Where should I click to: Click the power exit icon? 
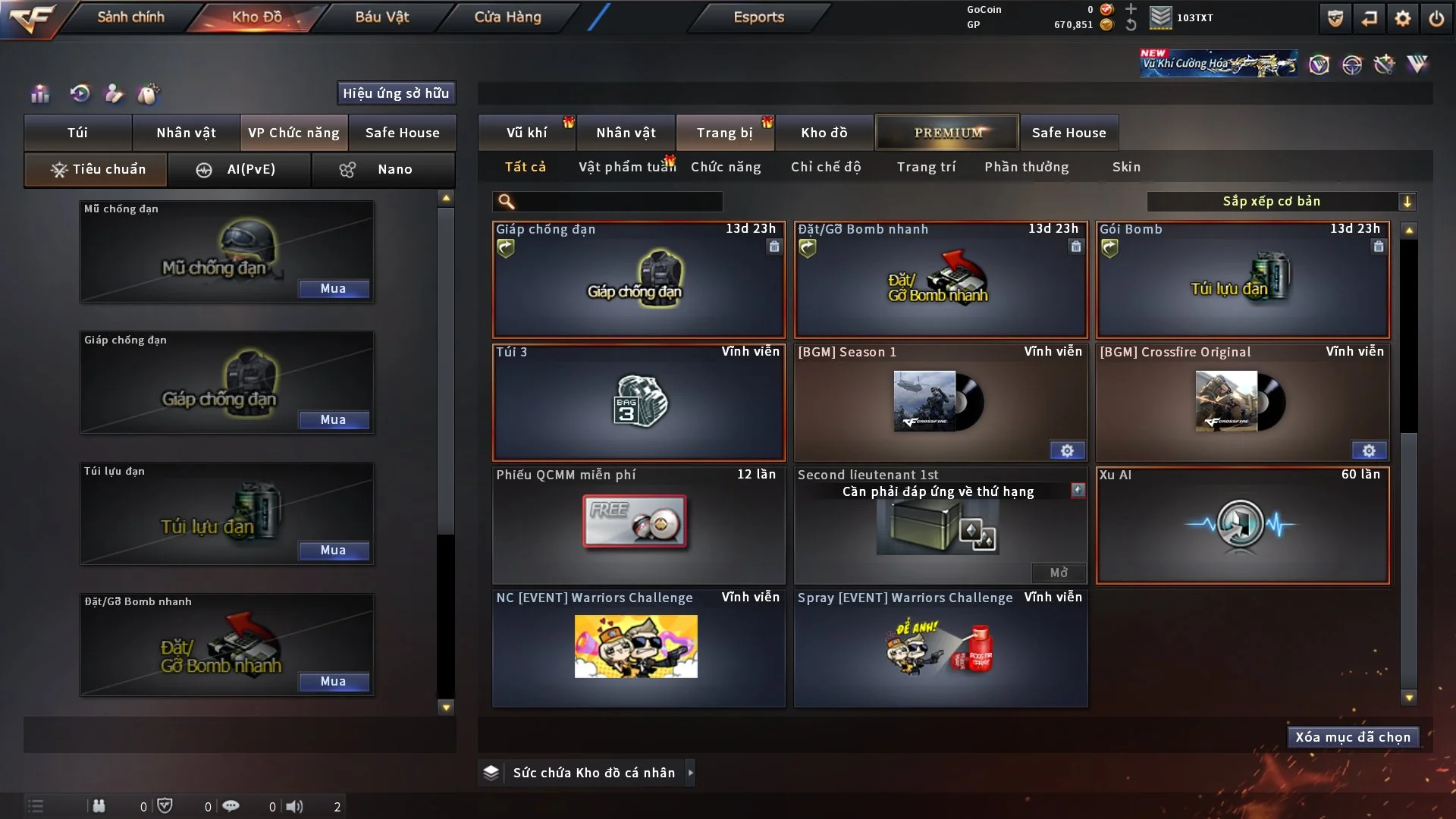(x=1436, y=18)
